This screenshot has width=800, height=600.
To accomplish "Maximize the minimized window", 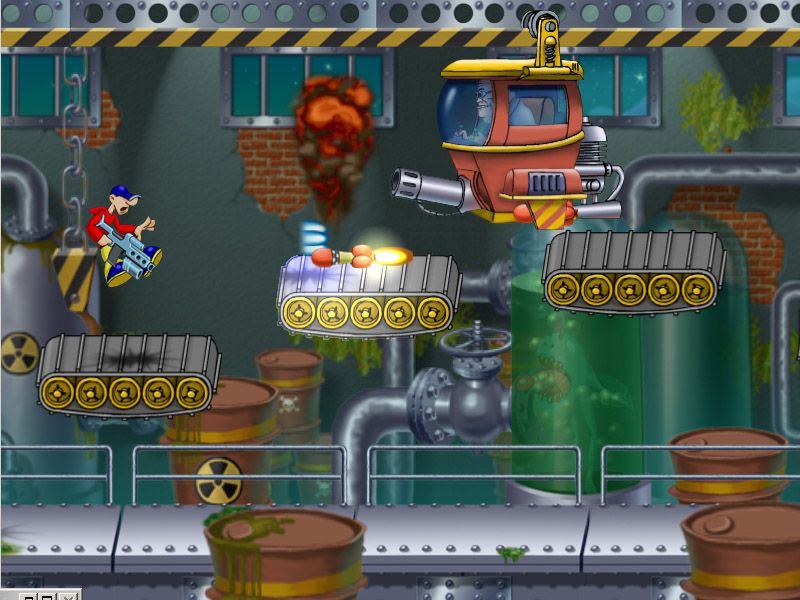I will point(47,597).
